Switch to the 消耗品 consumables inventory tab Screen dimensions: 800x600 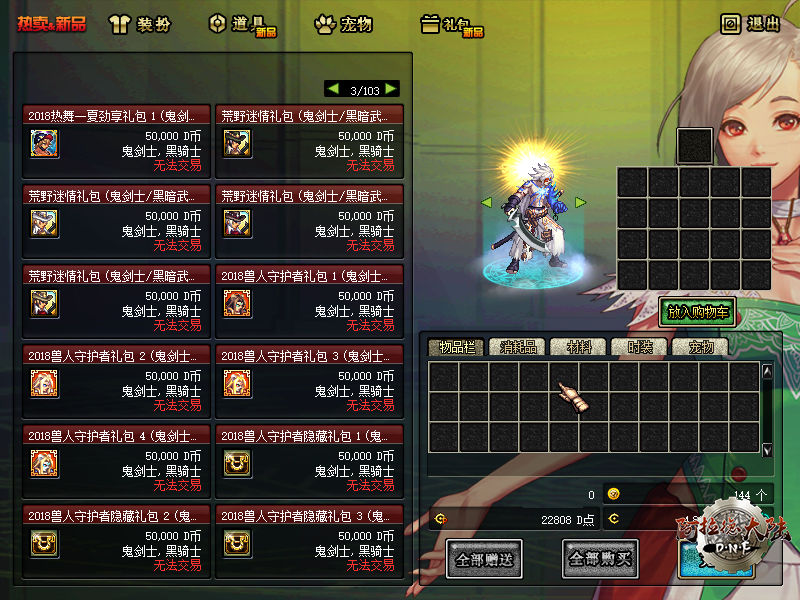click(x=518, y=348)
